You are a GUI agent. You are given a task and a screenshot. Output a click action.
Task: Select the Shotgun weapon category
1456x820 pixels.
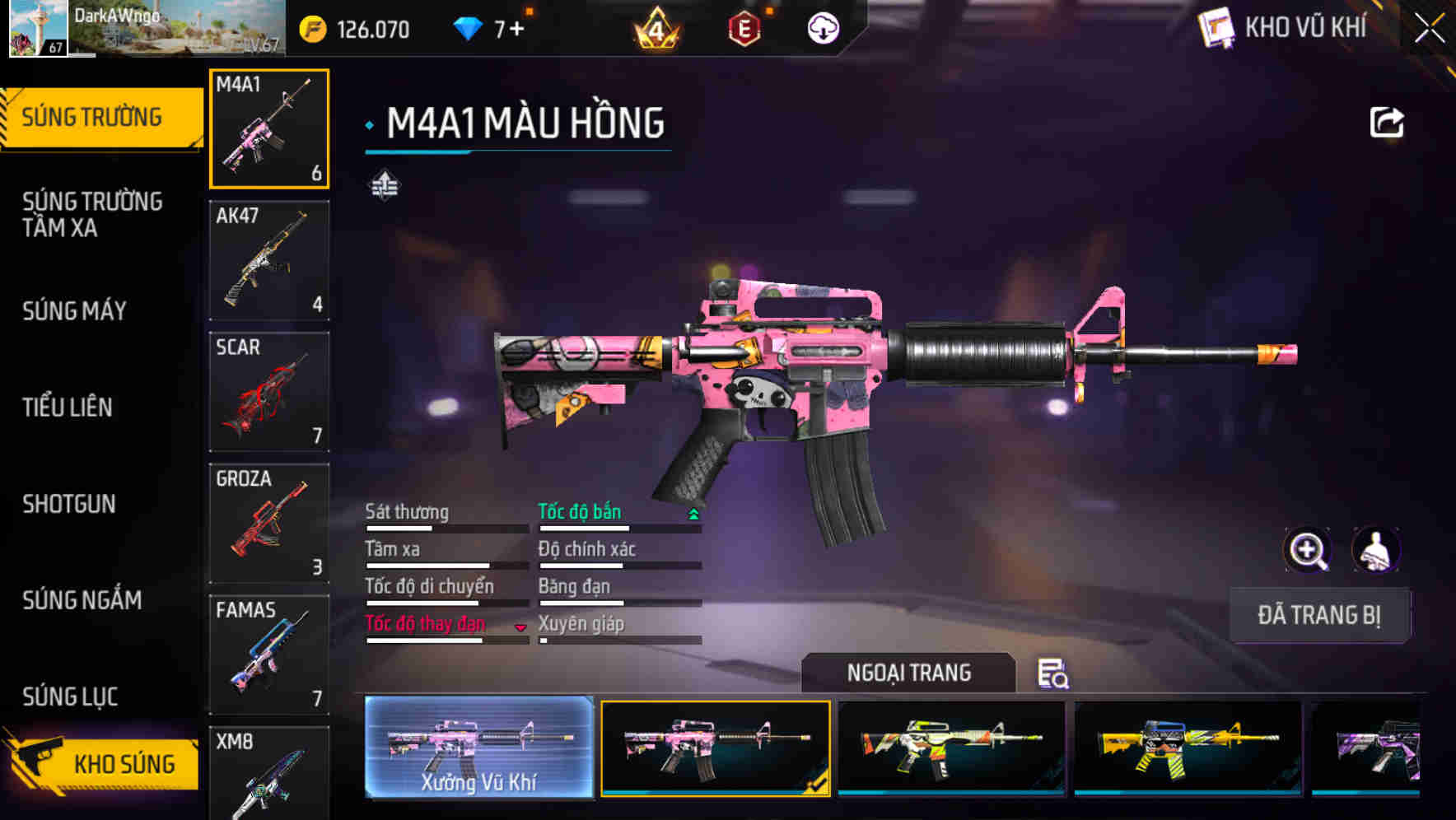click(70, 505)
